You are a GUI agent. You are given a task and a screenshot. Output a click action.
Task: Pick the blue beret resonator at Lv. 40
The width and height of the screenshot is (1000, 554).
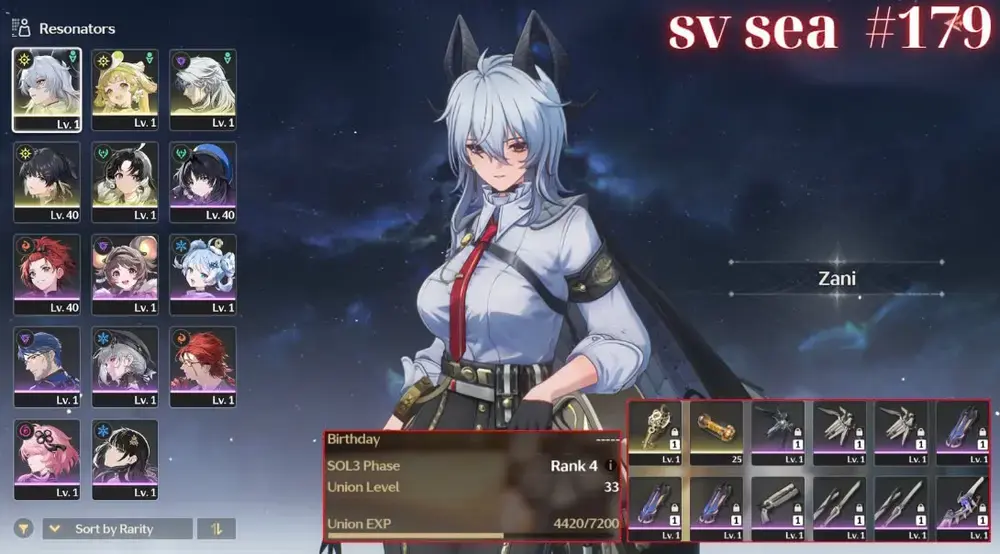pyautogui.click(x=202, y=181)
